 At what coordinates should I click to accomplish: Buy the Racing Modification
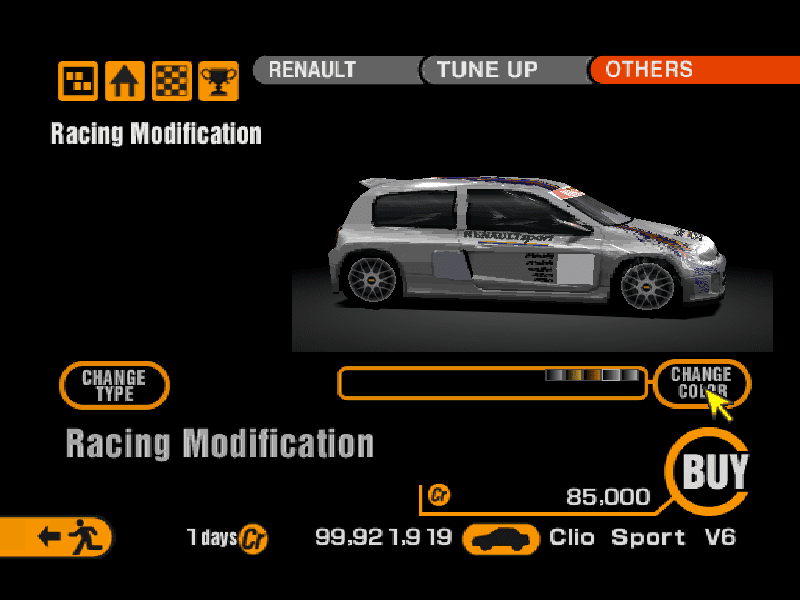tap(714, 471)
